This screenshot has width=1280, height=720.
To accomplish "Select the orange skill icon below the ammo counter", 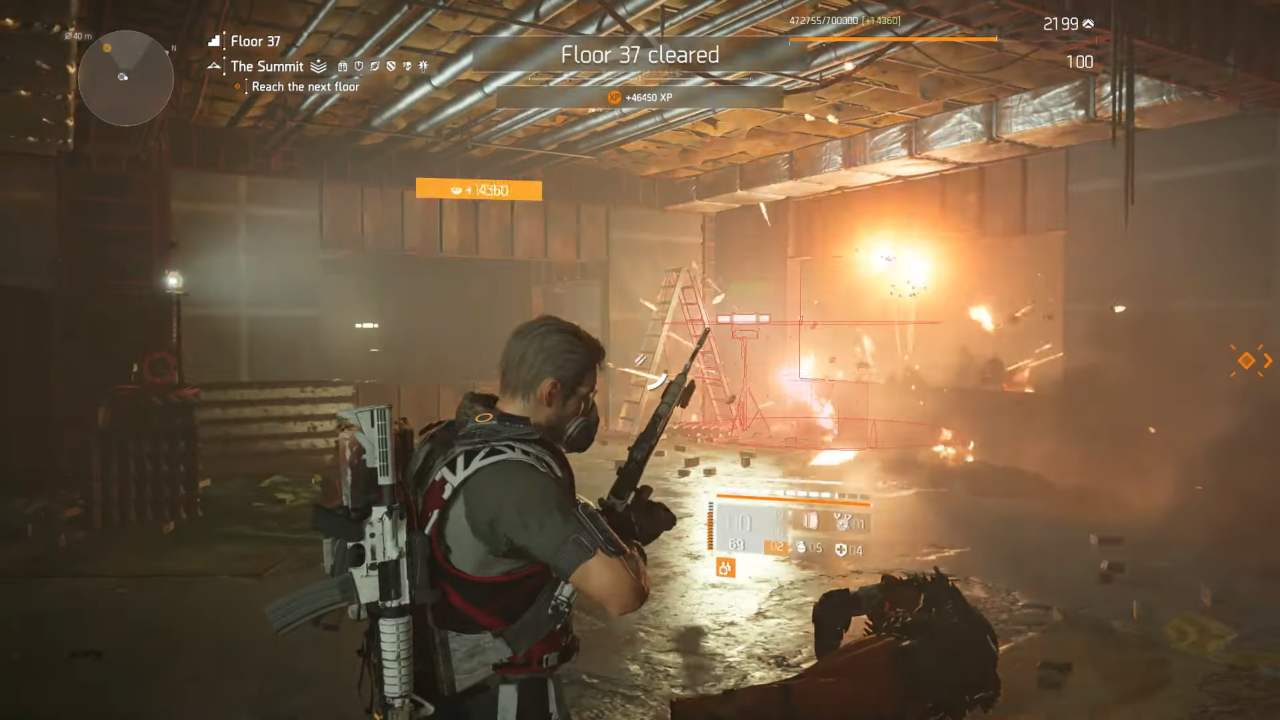I will click(x=726, y=567).
